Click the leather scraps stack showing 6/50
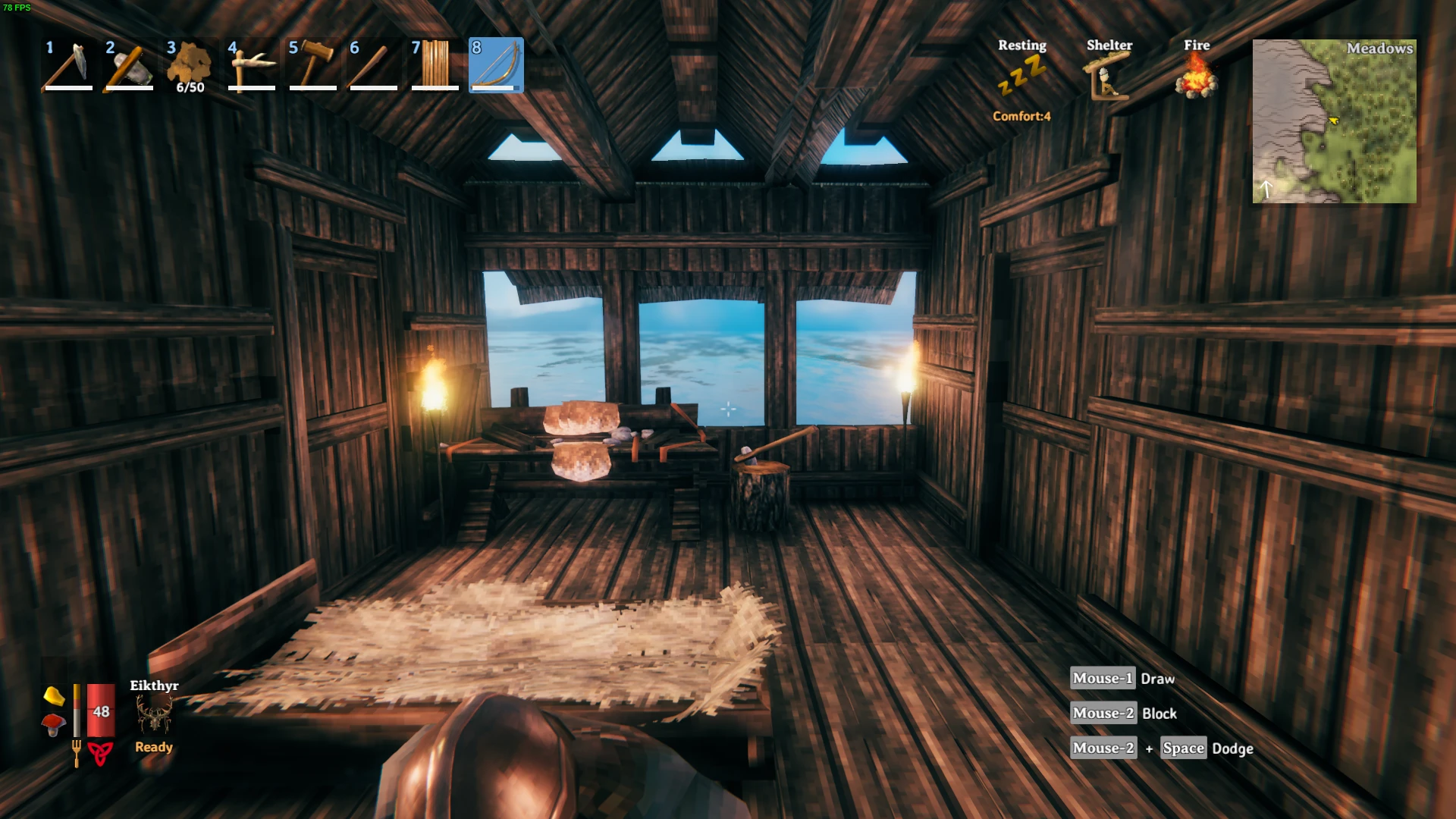Image resolution: width=1456 pixels, height=819 pixels. [190, 66]
